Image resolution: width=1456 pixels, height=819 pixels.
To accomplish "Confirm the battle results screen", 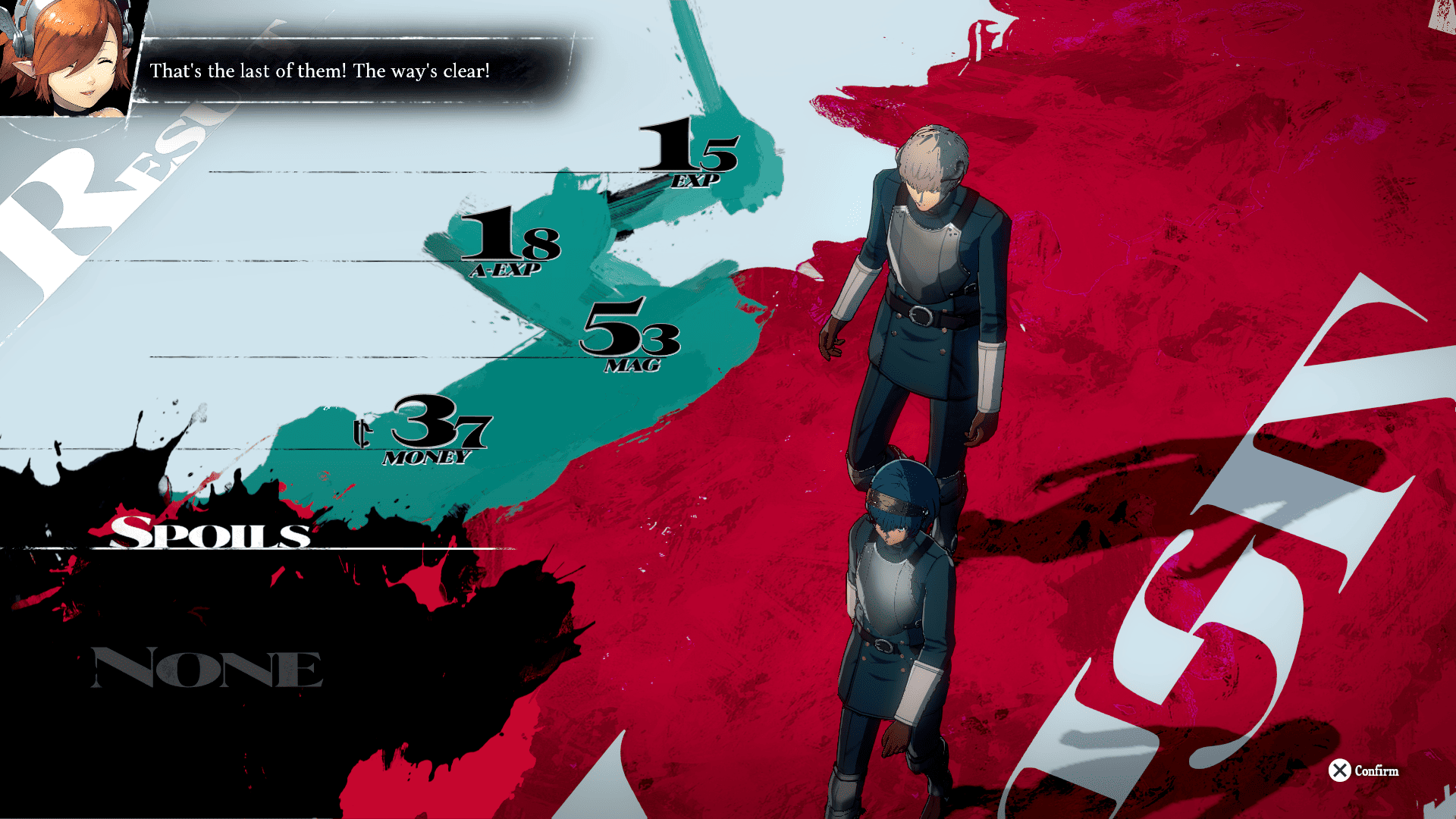I will click(1363, 770).
